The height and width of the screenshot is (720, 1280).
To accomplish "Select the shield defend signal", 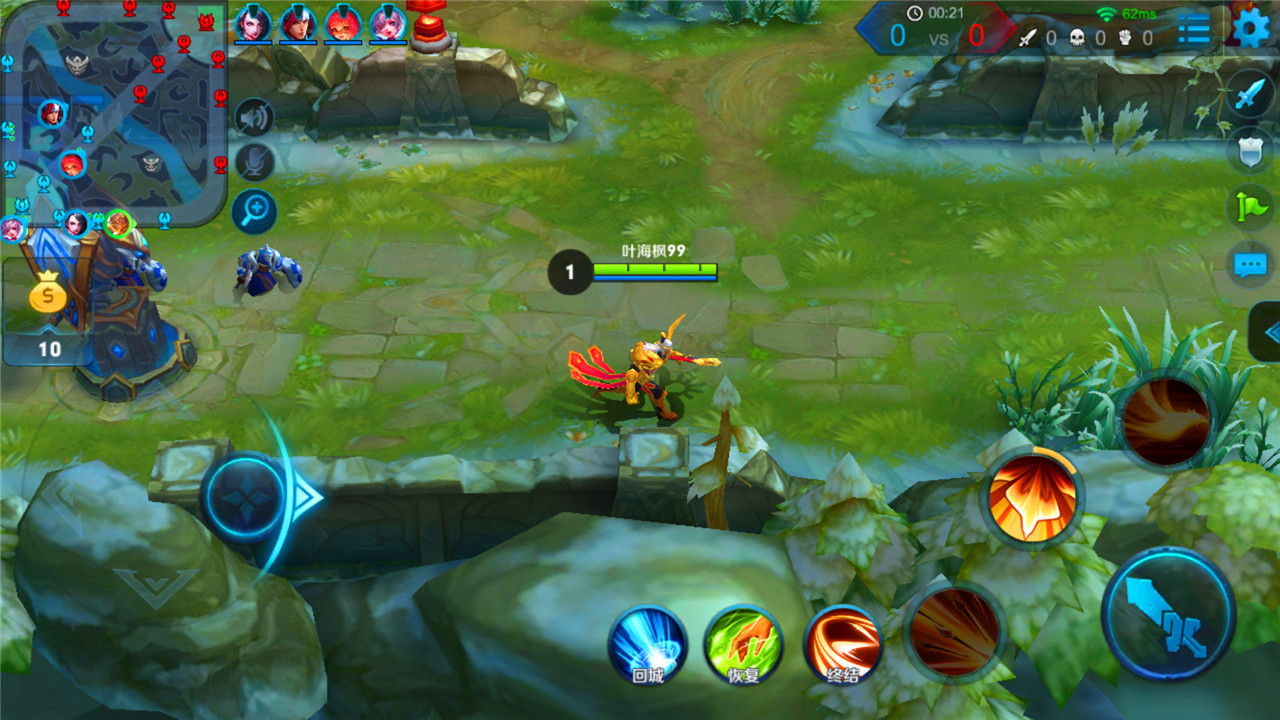I will [1250, 150].
